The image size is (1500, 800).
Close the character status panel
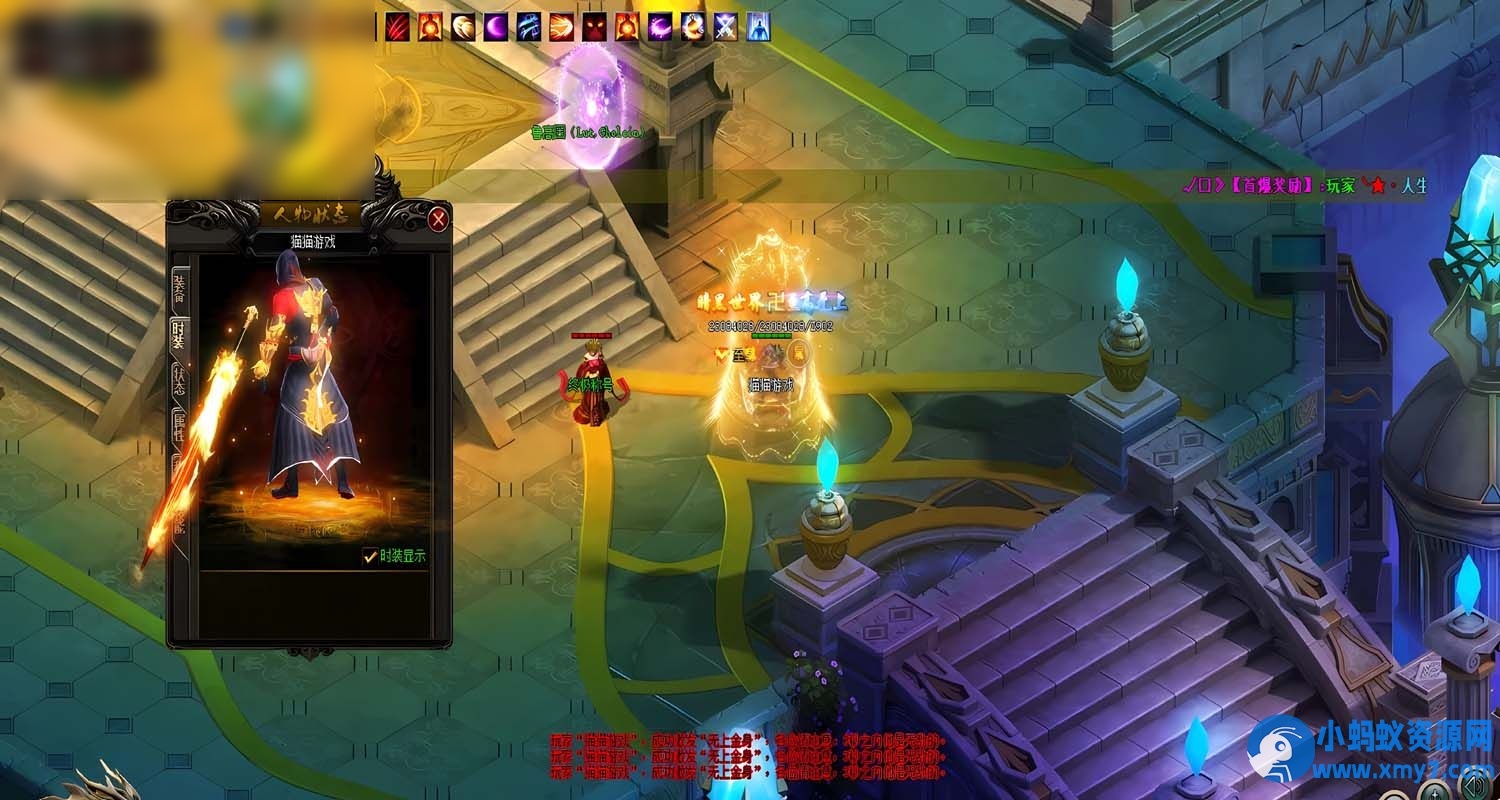438,219
